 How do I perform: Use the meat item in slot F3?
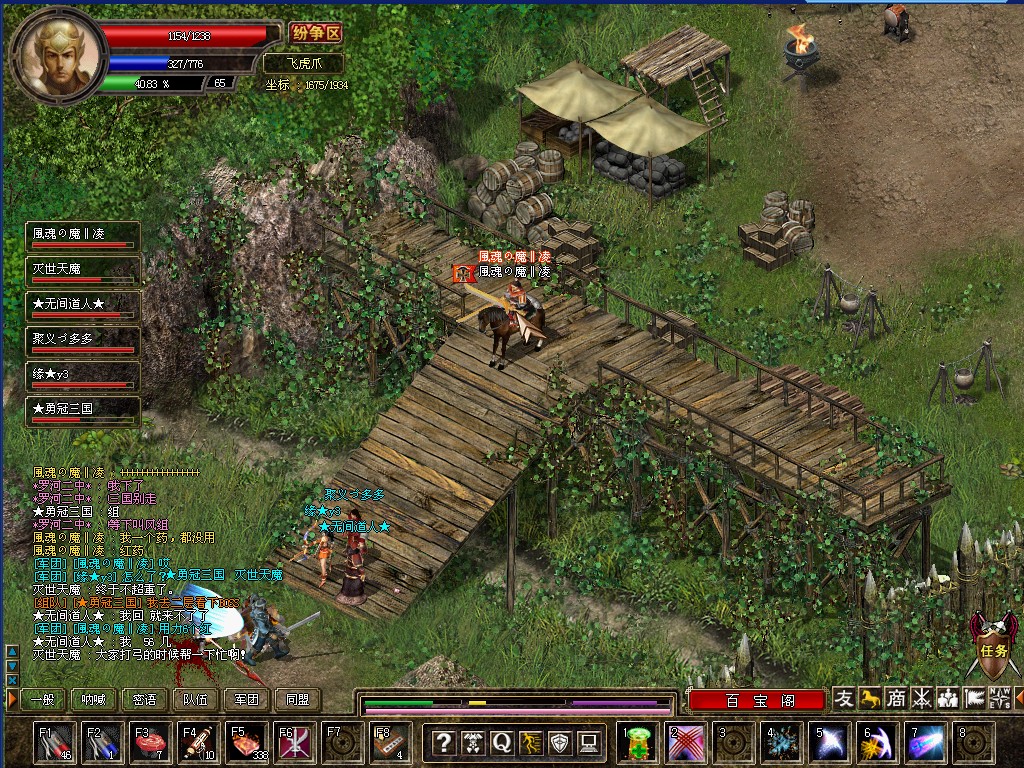[x=151, y=743]
